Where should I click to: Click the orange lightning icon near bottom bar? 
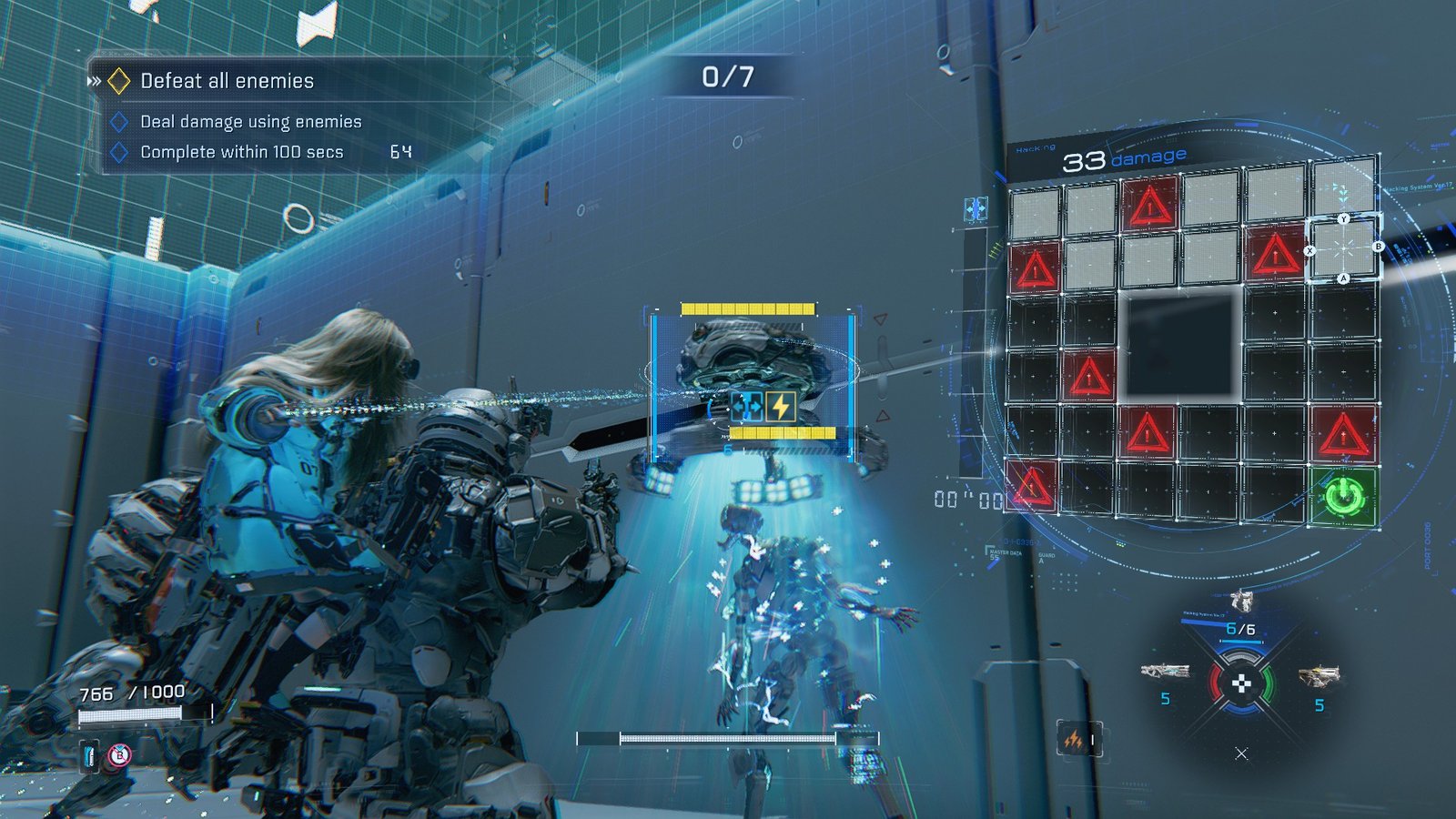tap(1074, 740)
